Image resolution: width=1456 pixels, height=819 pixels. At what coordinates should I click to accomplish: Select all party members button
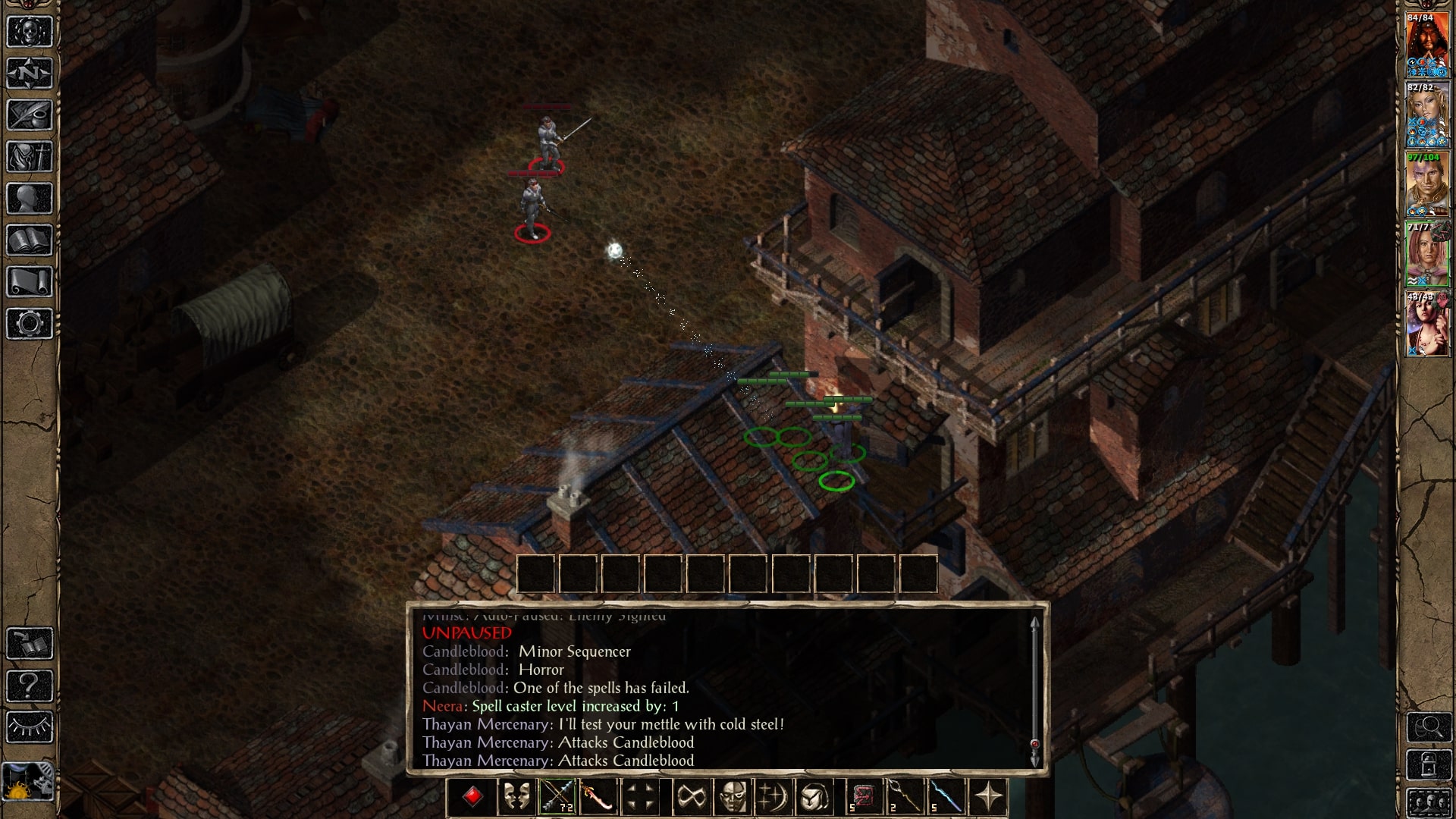(1429, 803)
